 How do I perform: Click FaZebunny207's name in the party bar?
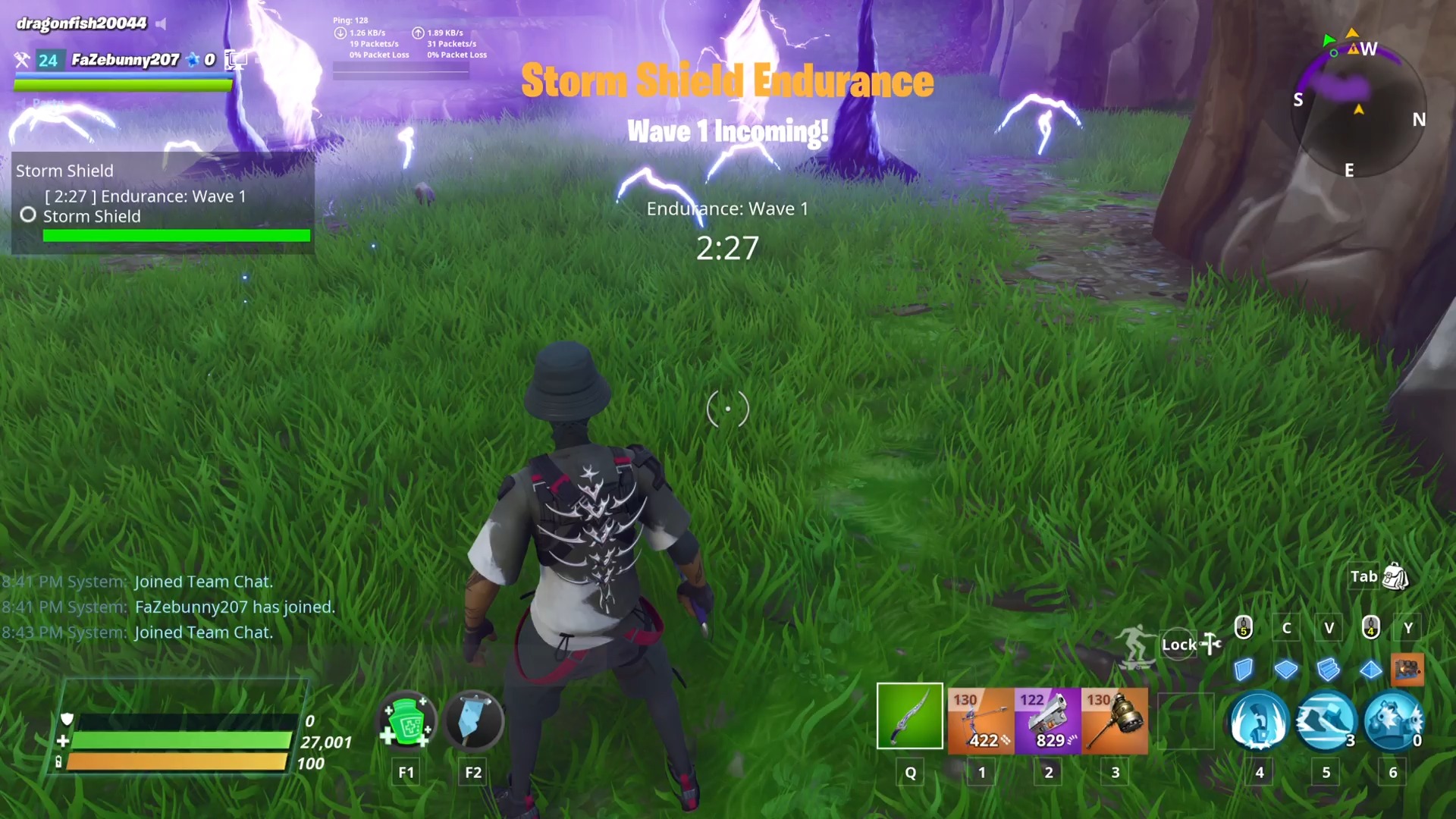pyautogui.click(x=125, y=60)
